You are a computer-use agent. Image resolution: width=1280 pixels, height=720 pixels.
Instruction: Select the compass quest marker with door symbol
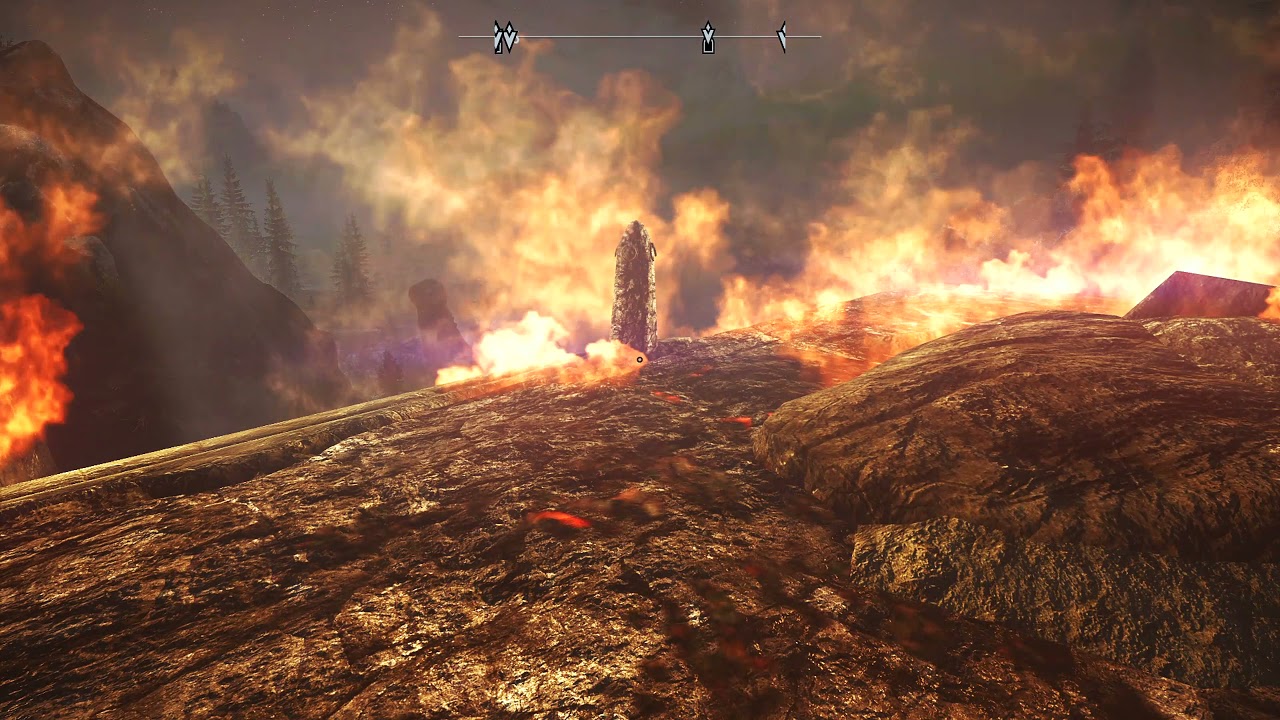click(708, 38)
